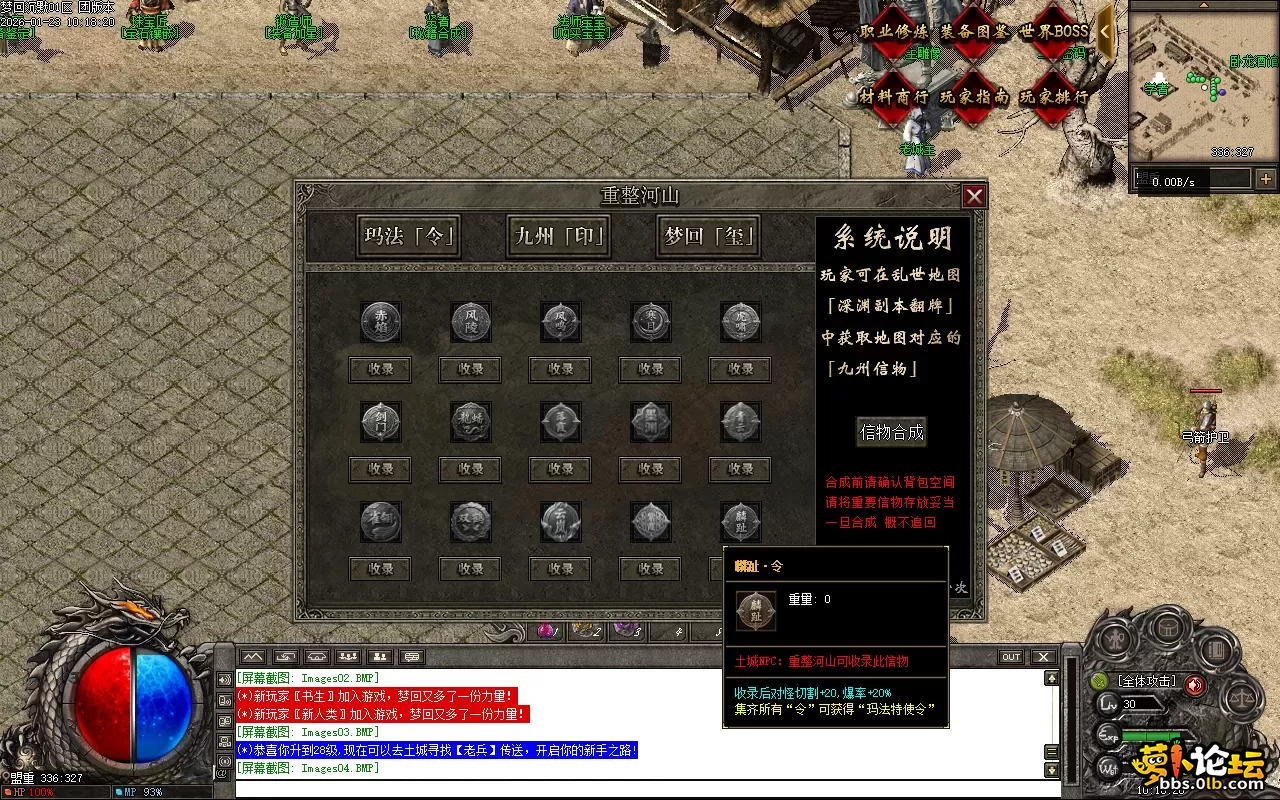Select the 麟趾 token icon
The image size is (1280, 800).
(x=740, y=522)
